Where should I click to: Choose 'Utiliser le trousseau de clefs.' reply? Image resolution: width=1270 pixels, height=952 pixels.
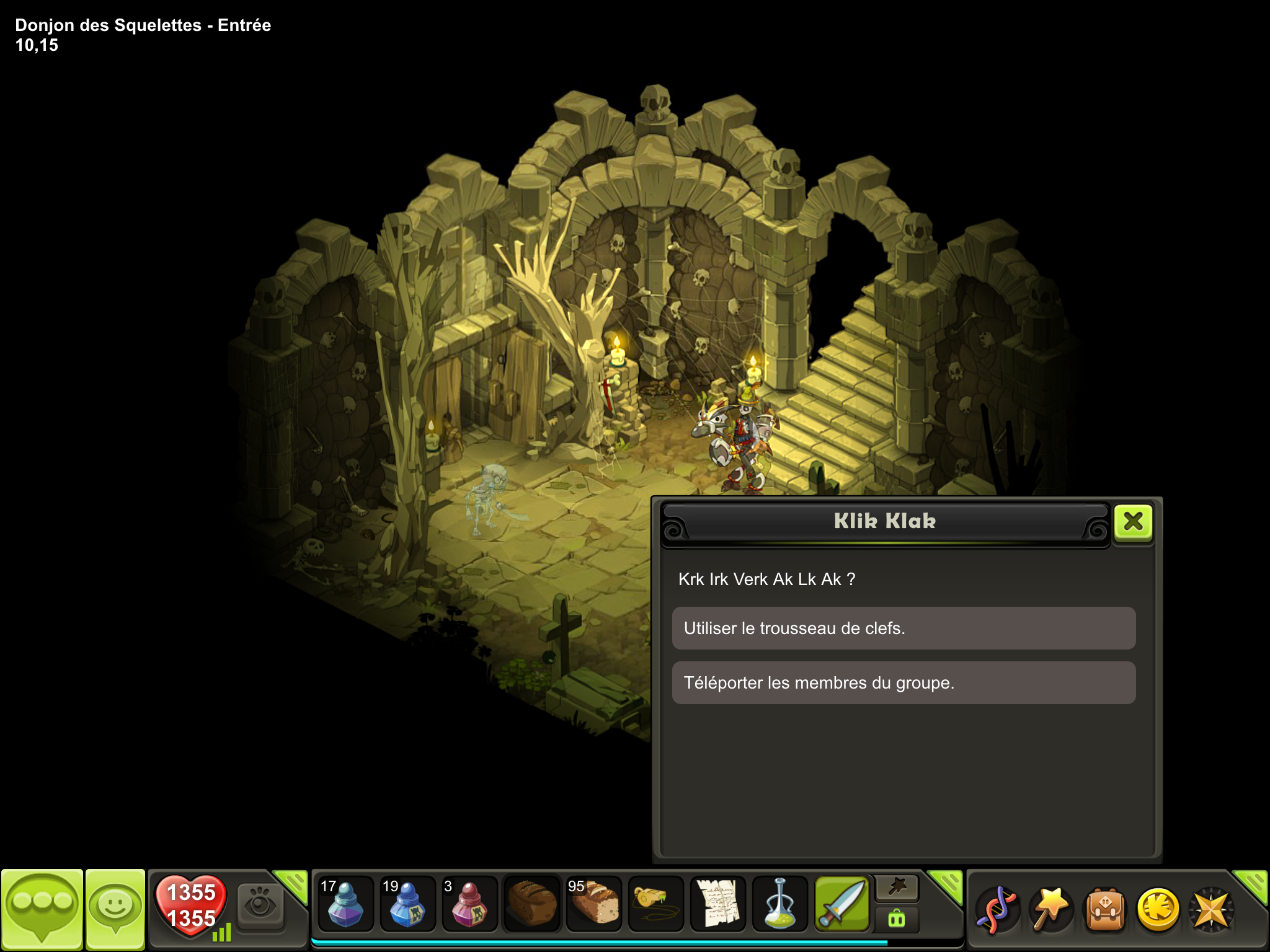click(904, 628)
